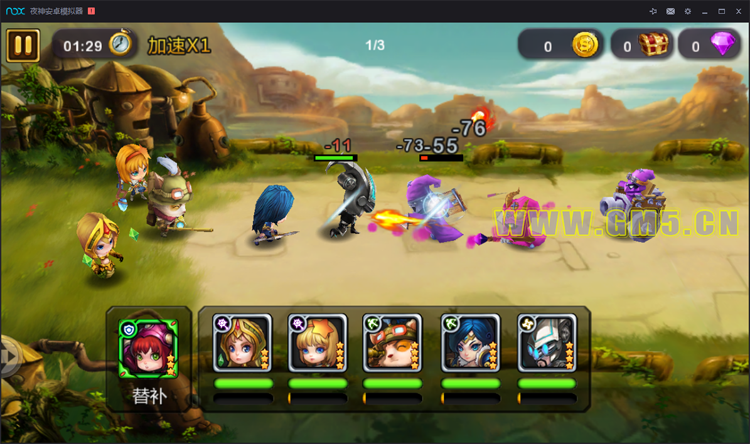750x444 pixels.
Task: Close the Nox emulator window
Action: [738, 10]
